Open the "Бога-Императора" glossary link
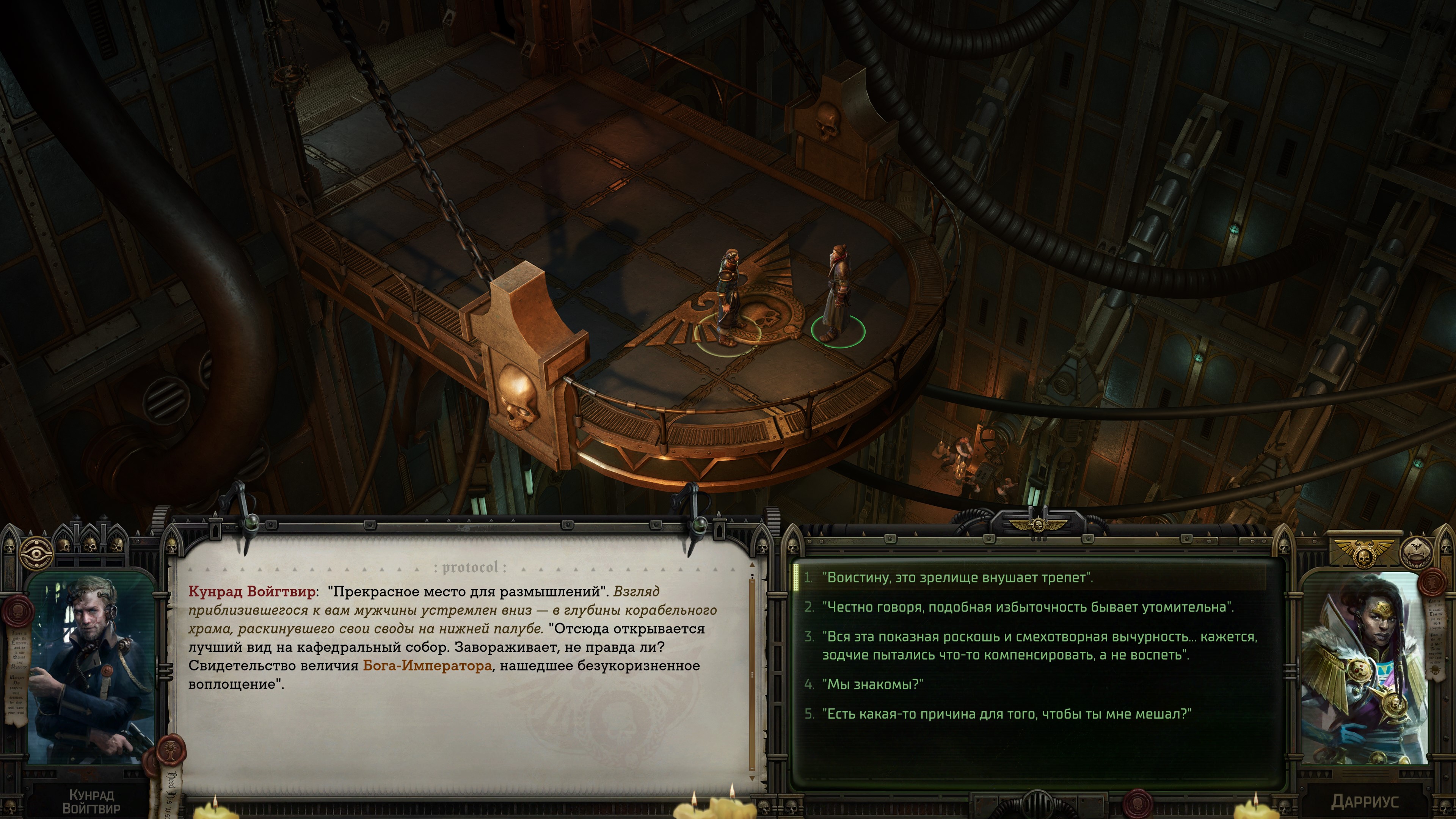The height and width of the screenshot is (819, 1456). [427, 666]
